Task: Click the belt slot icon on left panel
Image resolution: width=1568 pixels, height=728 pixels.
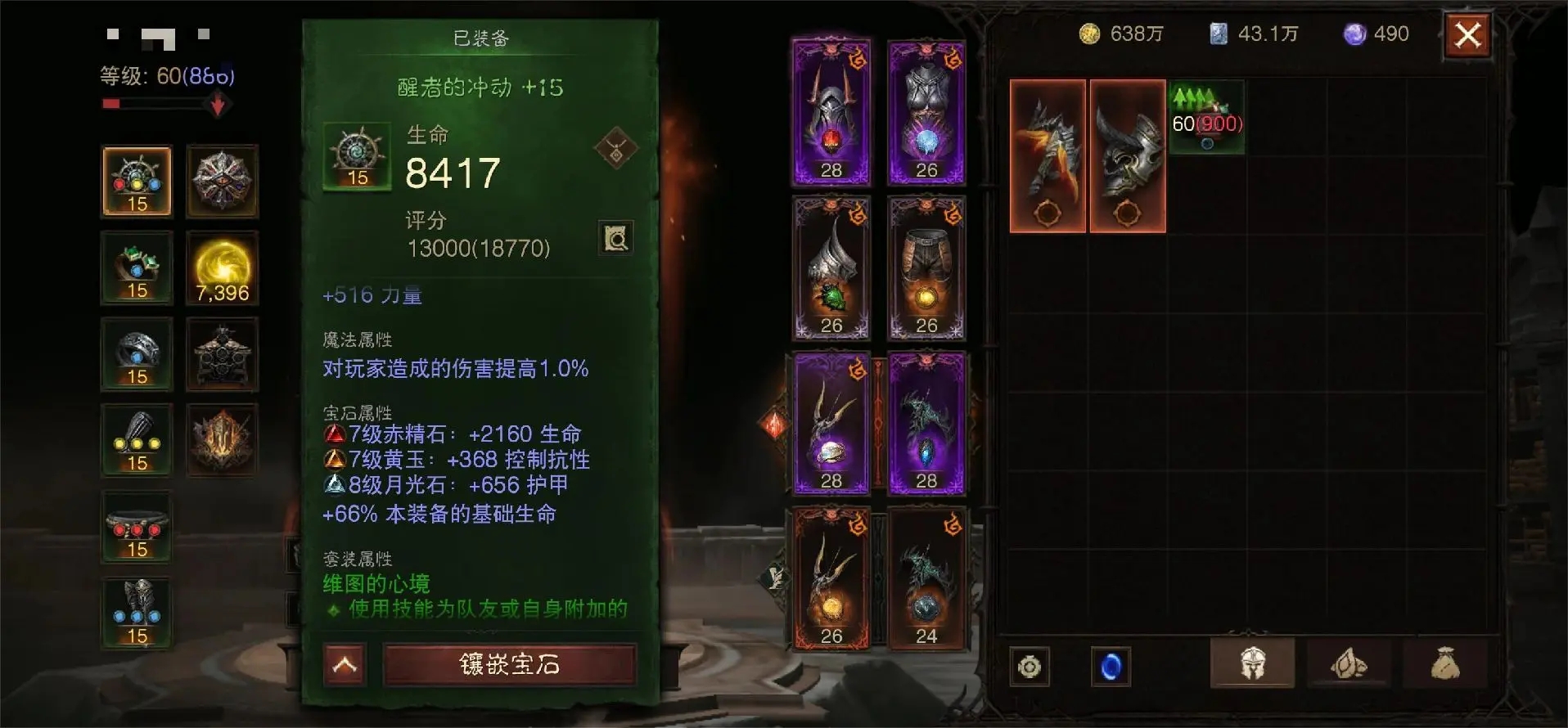Action: (136, 528)
